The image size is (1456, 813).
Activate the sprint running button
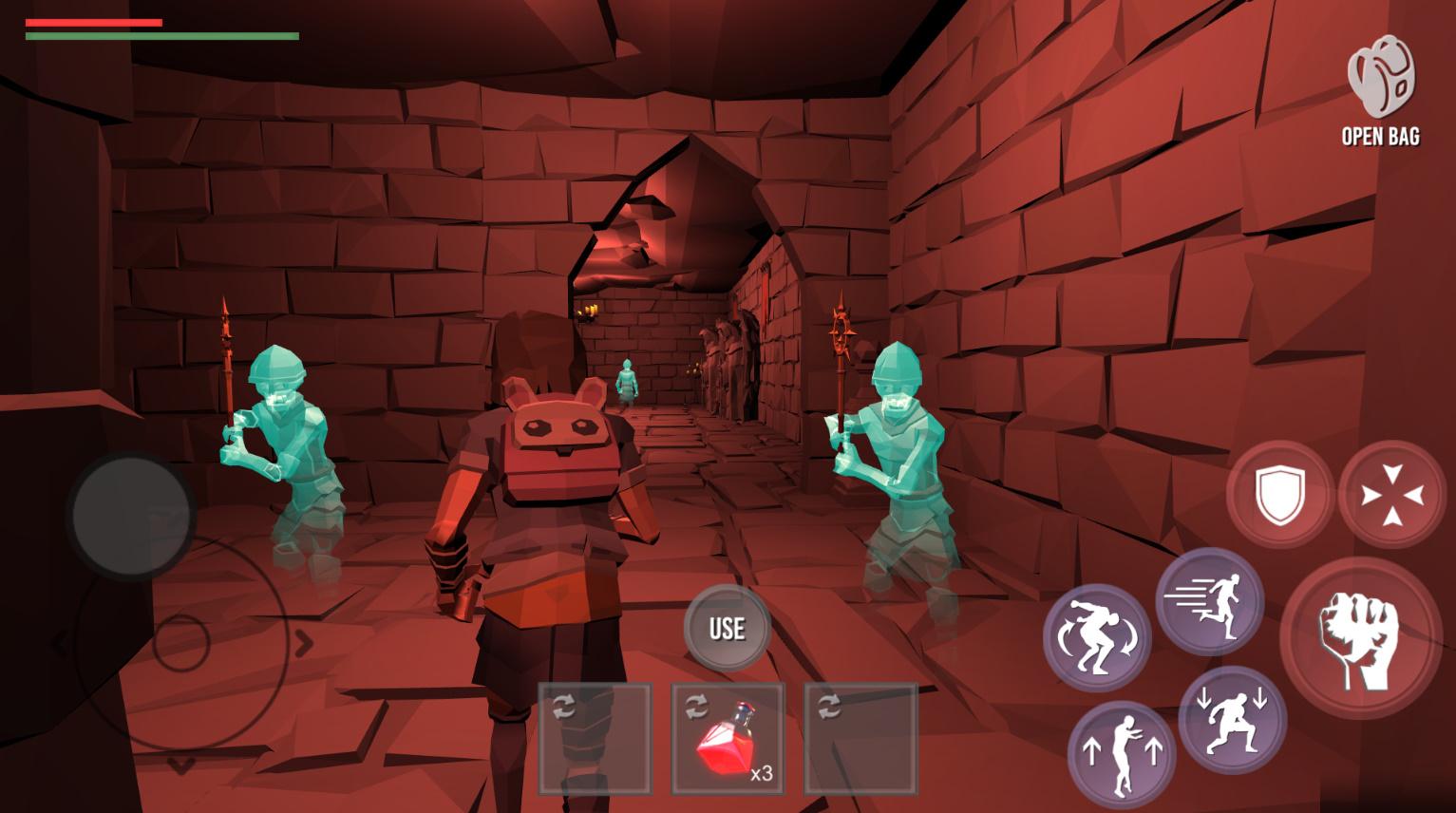click(x=1209, y=601)
